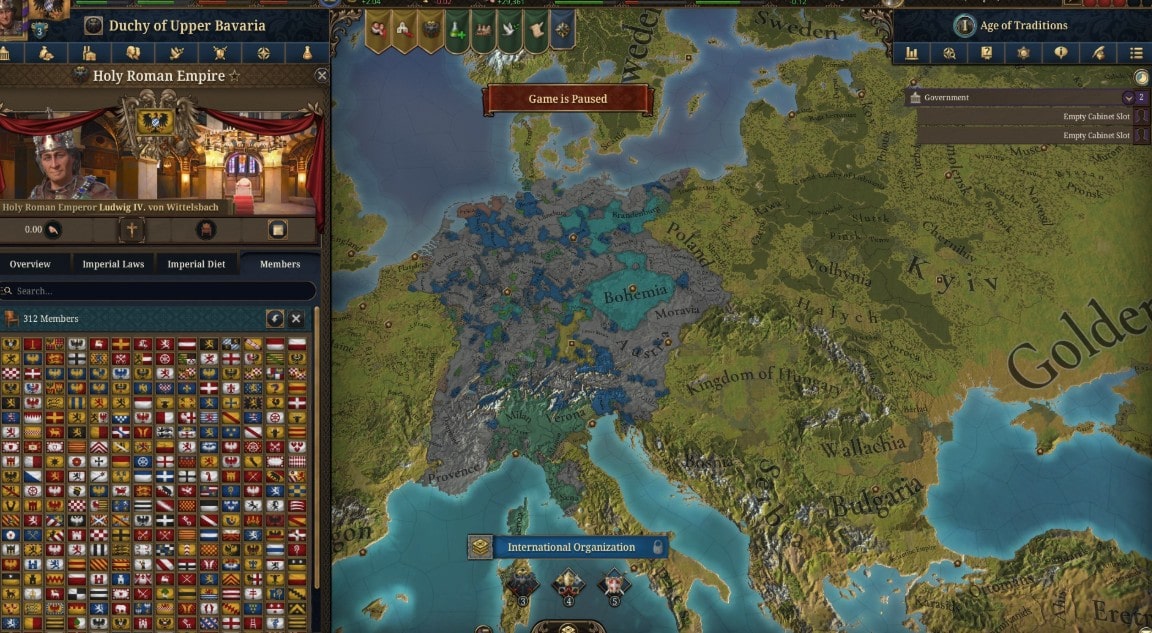This screenshot has height=633, width=1152.
Task: Clear the member list with the X button
Action: click(x=296, y=318)
